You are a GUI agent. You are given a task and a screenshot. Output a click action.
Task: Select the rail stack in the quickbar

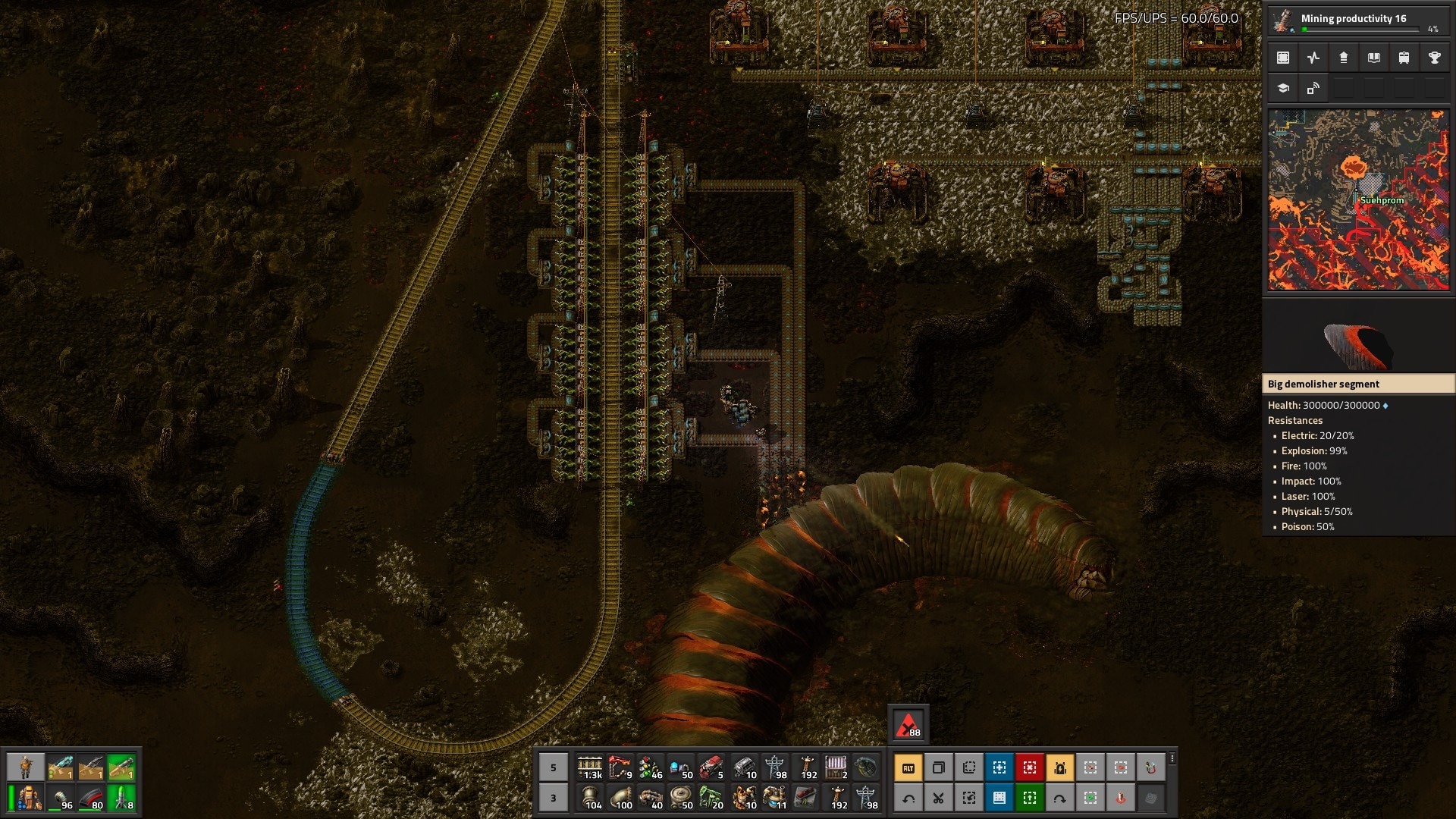coord(590,767)
